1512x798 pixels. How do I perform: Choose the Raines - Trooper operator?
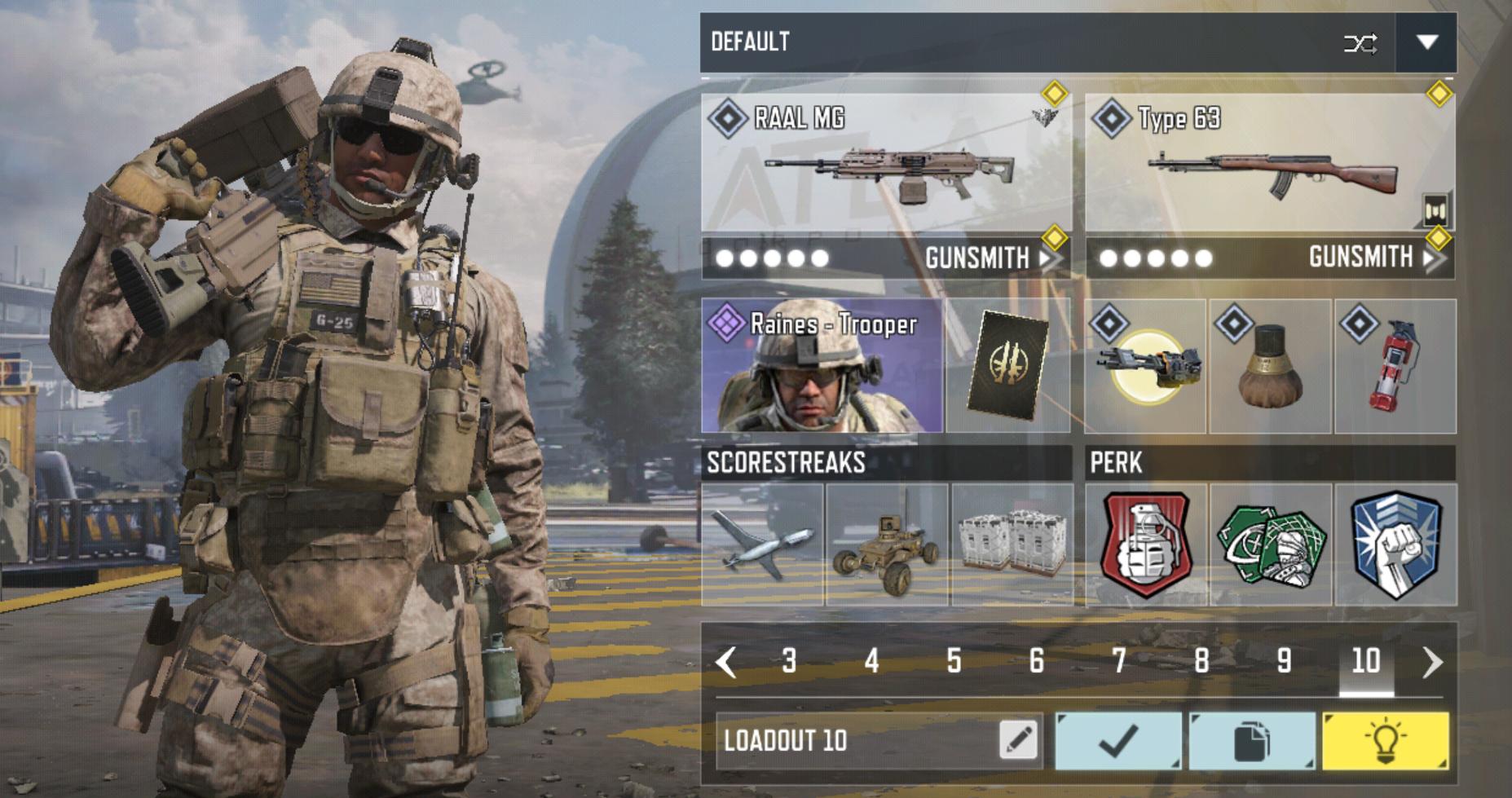point(822,366)
